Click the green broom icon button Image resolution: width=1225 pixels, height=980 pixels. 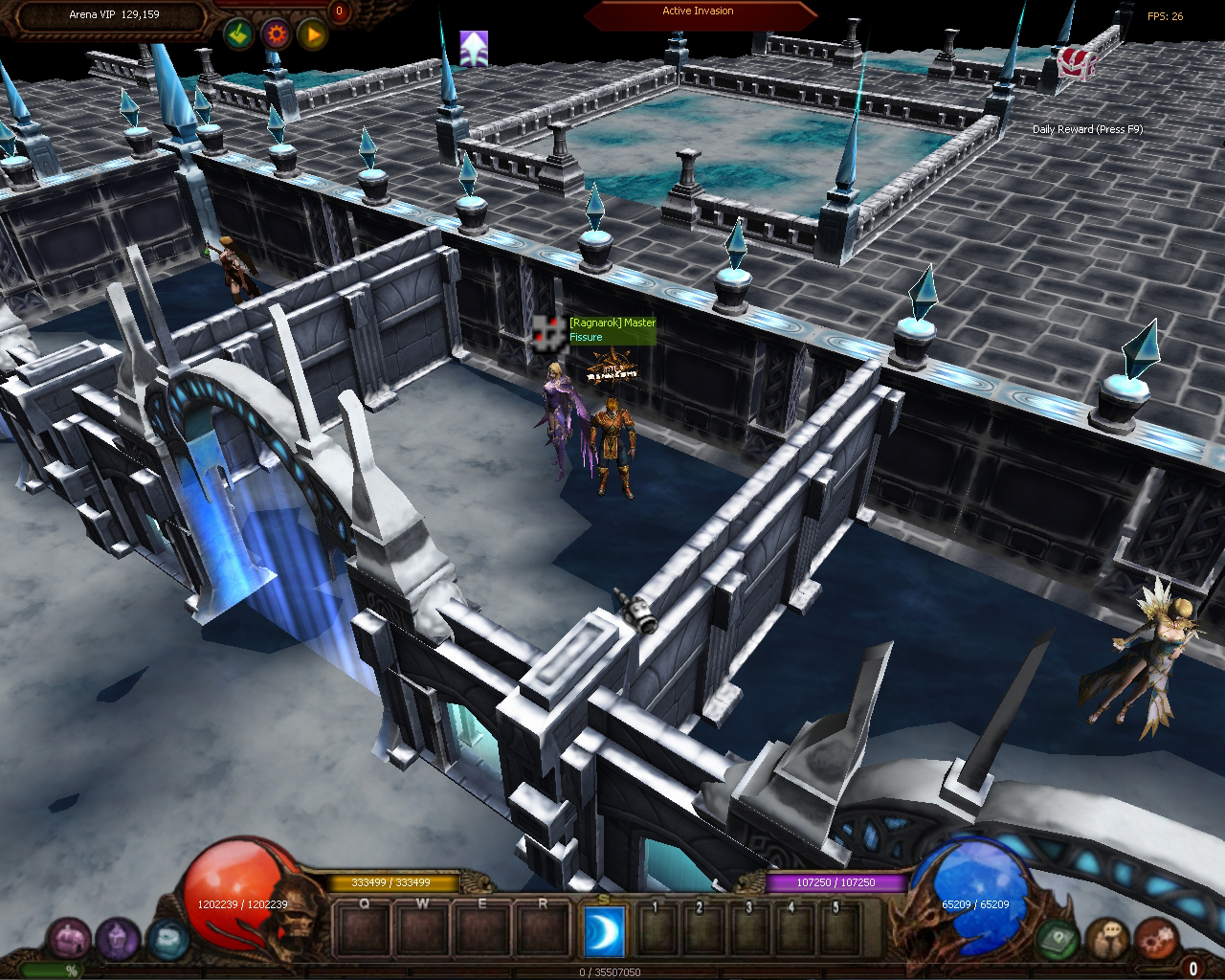click(238, 35)
